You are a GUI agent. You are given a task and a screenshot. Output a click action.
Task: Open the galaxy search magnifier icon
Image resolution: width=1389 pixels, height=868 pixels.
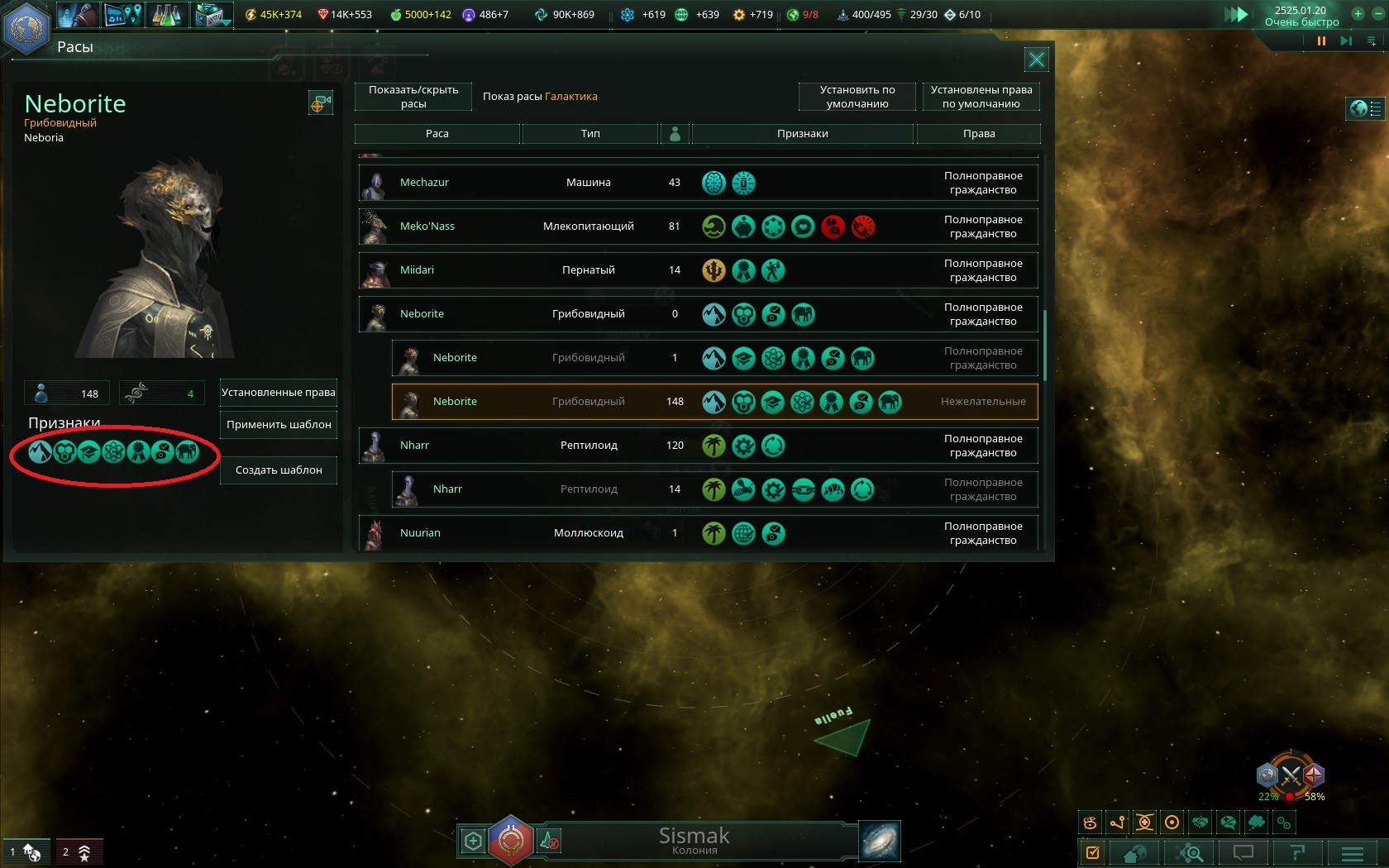click(x=1190, y=852)
